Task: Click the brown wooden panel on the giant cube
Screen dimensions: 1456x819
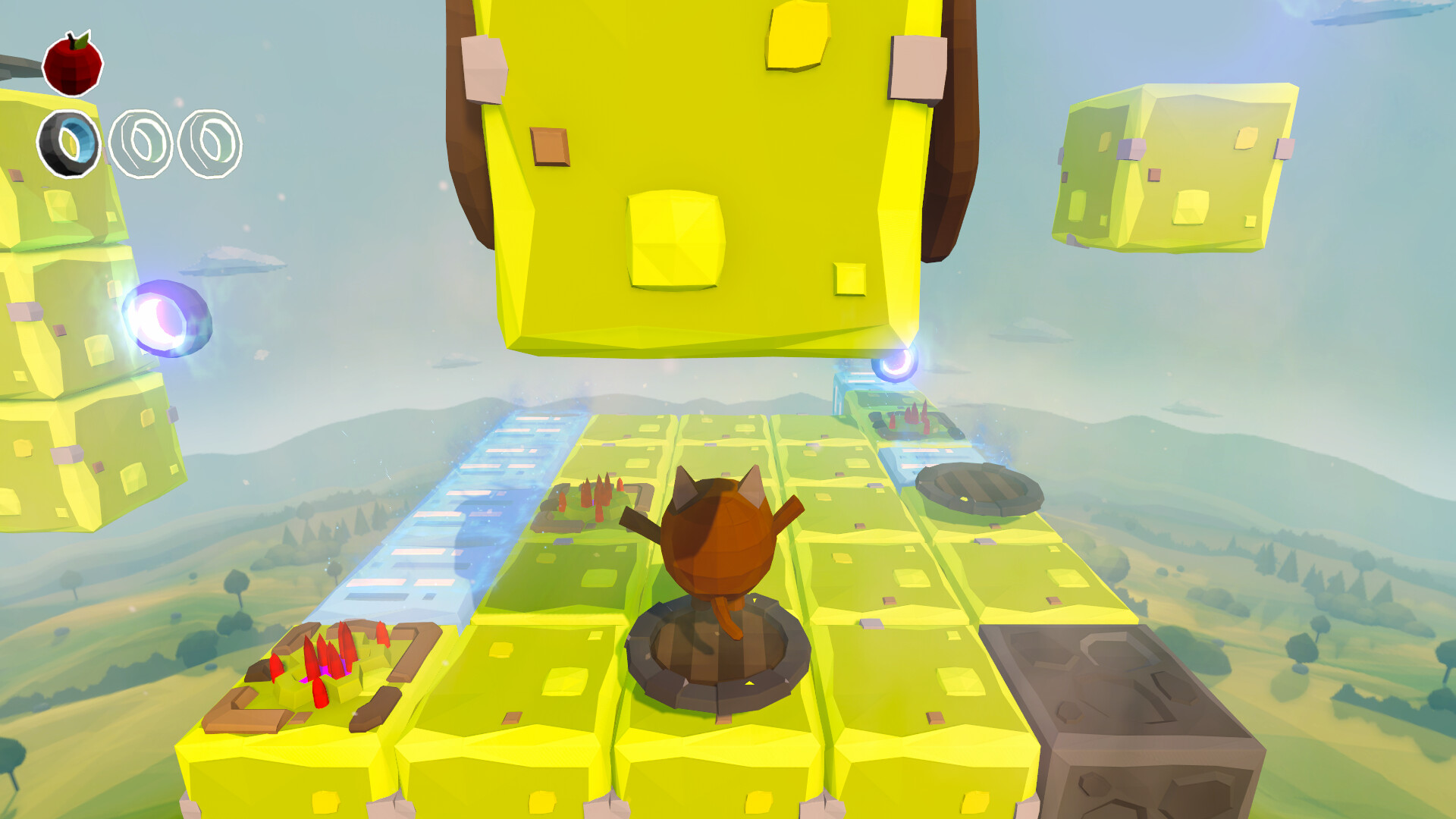Action: point(550,148)
